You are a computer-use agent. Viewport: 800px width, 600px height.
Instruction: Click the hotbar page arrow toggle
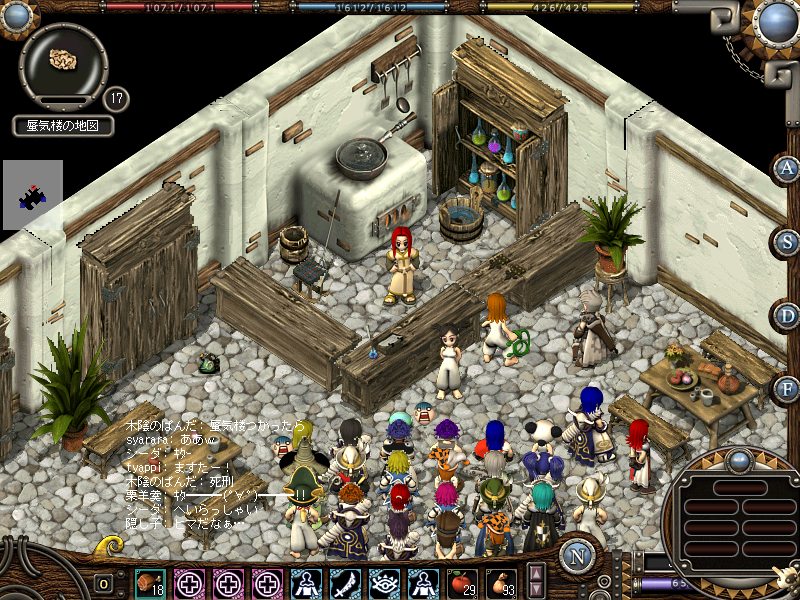pos(536,580)
